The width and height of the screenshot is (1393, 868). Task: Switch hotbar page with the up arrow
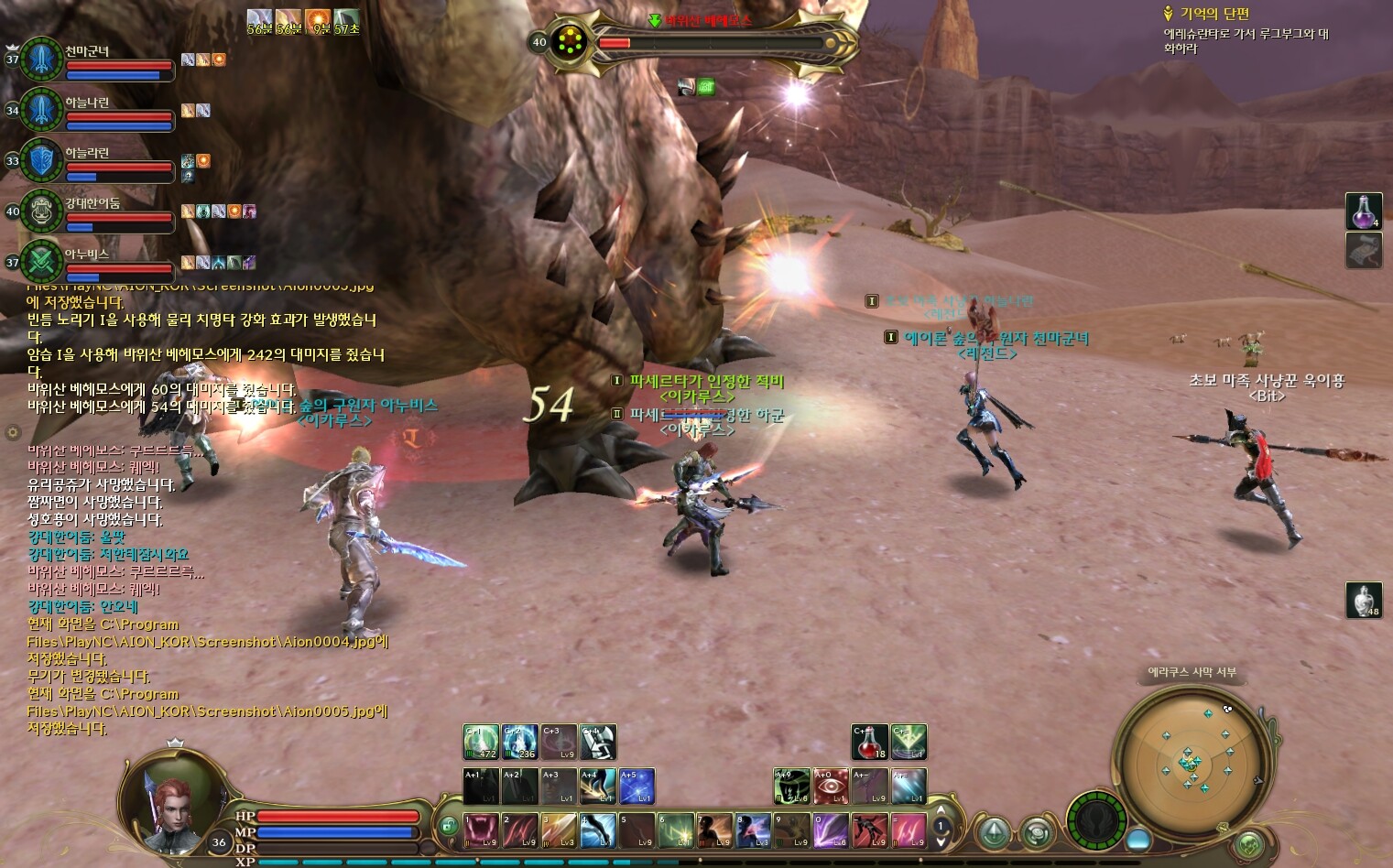tap(941, 810)
